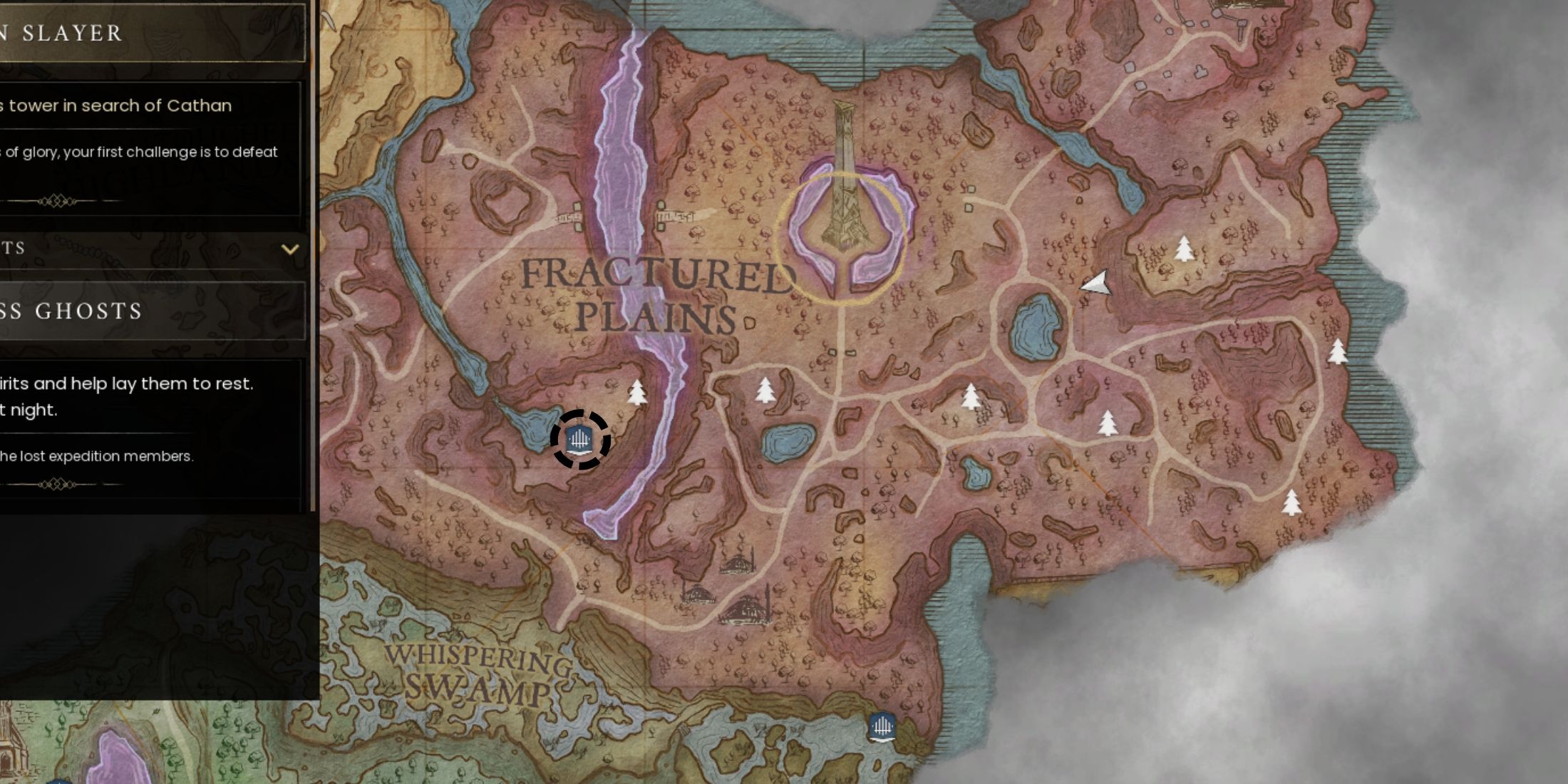Click the white player arrow on the map
This screenshot has height=784, width=1568.
[x=1095, y=284]
